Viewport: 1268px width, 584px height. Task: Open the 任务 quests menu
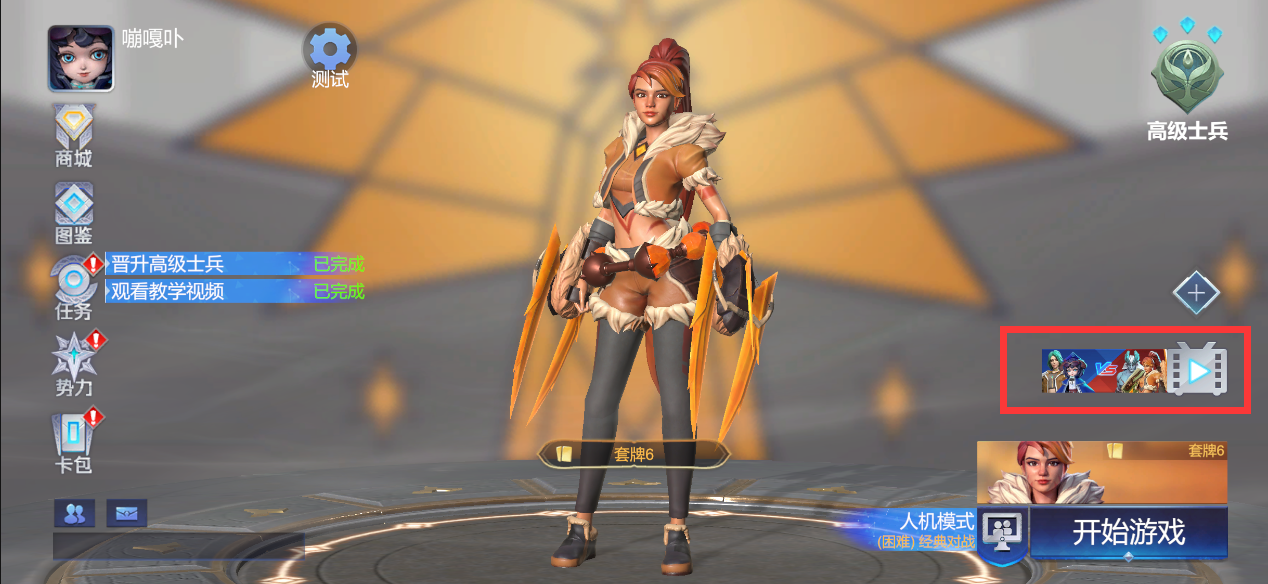(x=74, y=288)
